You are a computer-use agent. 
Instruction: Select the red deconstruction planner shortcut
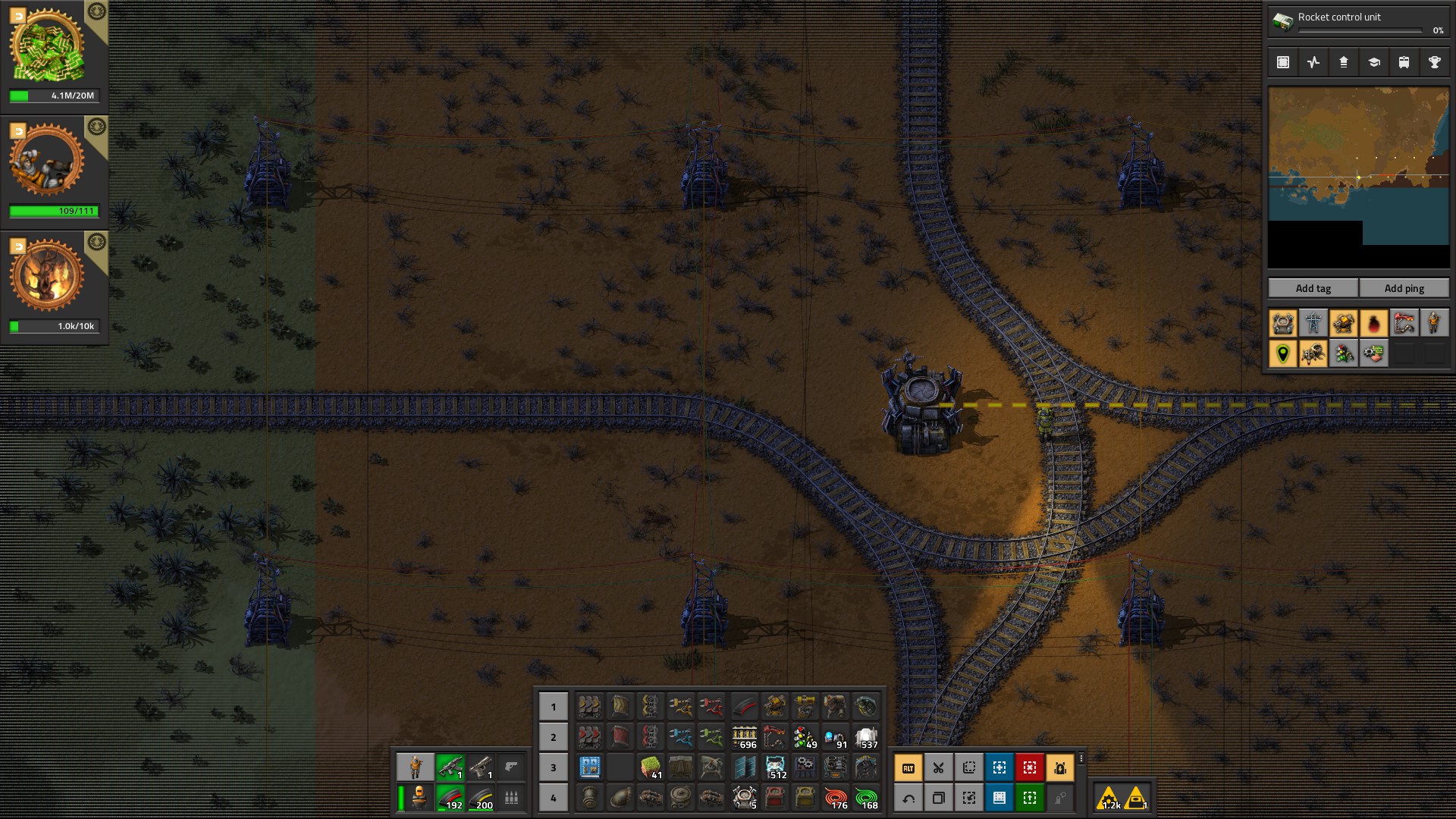coord(1029,767)
